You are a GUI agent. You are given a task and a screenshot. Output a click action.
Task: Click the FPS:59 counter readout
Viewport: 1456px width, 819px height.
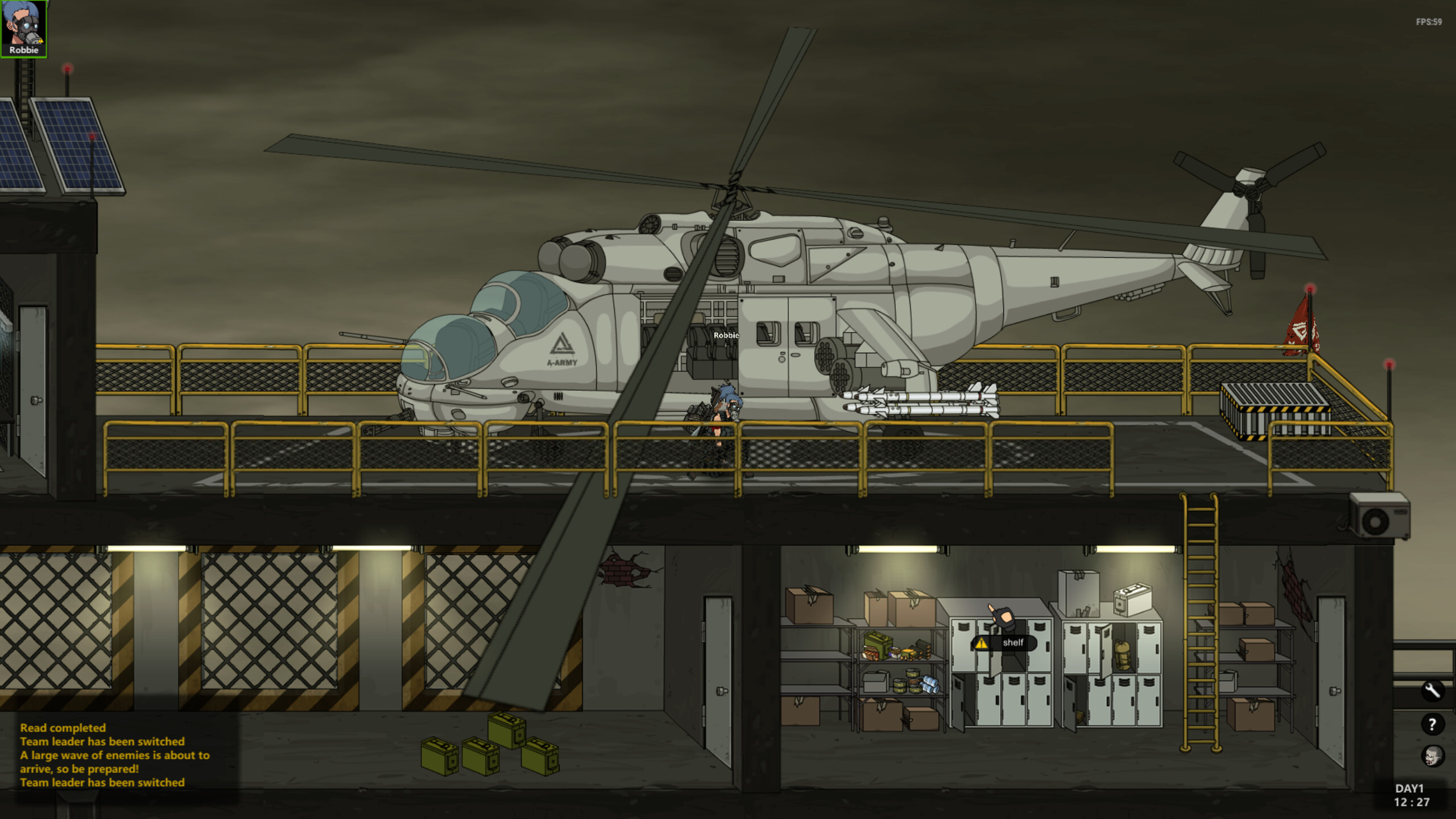pos(1429,22)
